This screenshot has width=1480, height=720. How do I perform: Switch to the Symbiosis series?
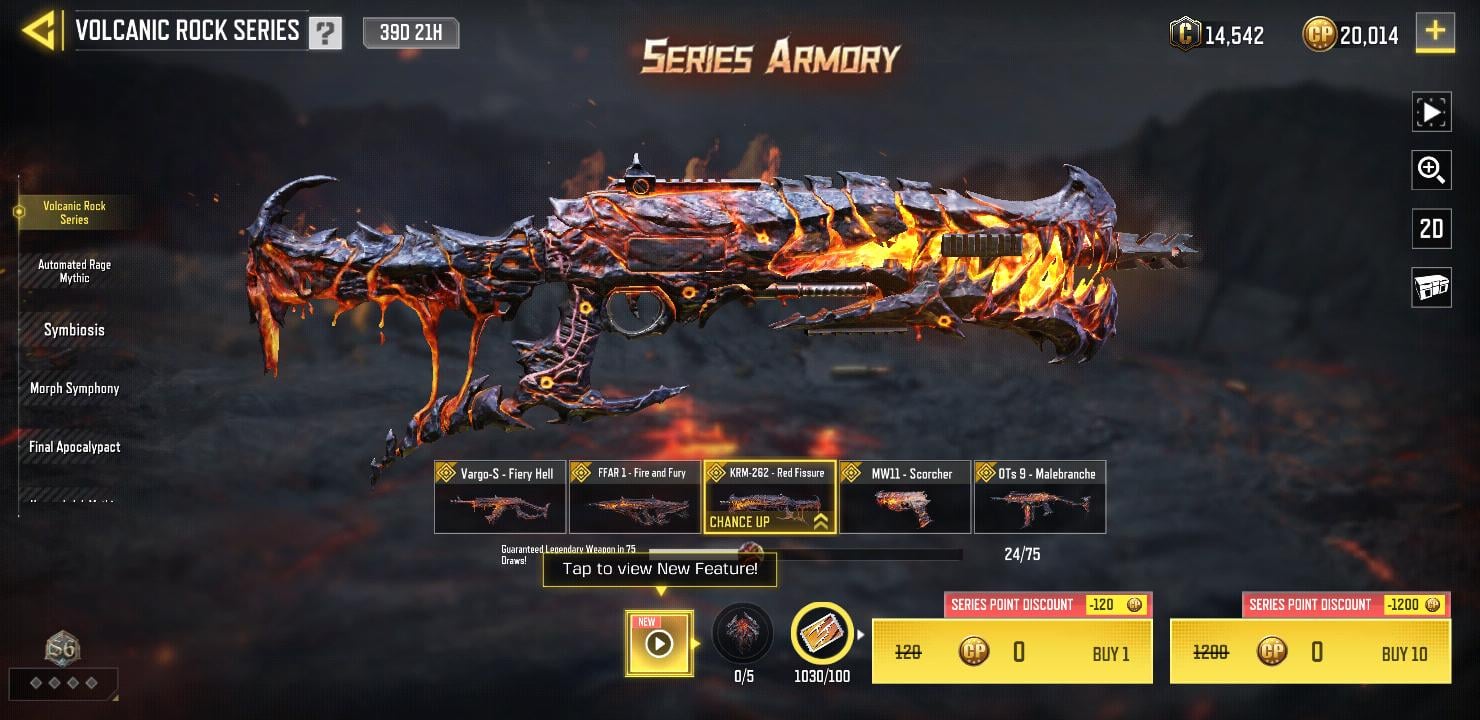pyautogui.click(x=74, y=330)
